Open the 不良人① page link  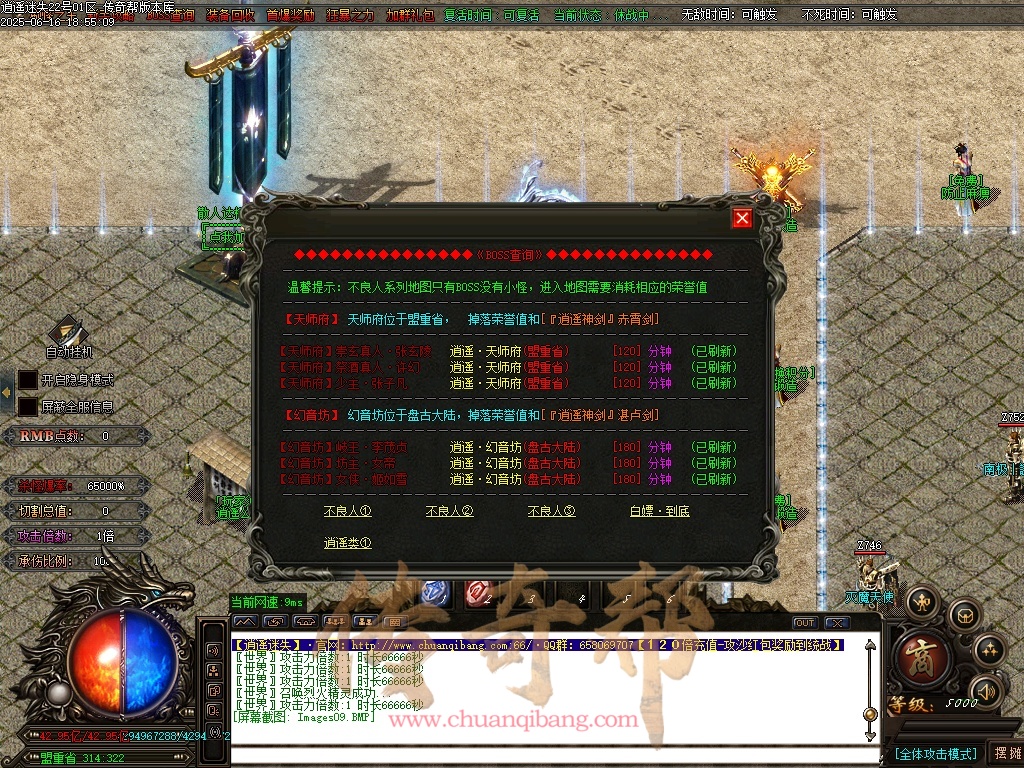tap(347, 511)
